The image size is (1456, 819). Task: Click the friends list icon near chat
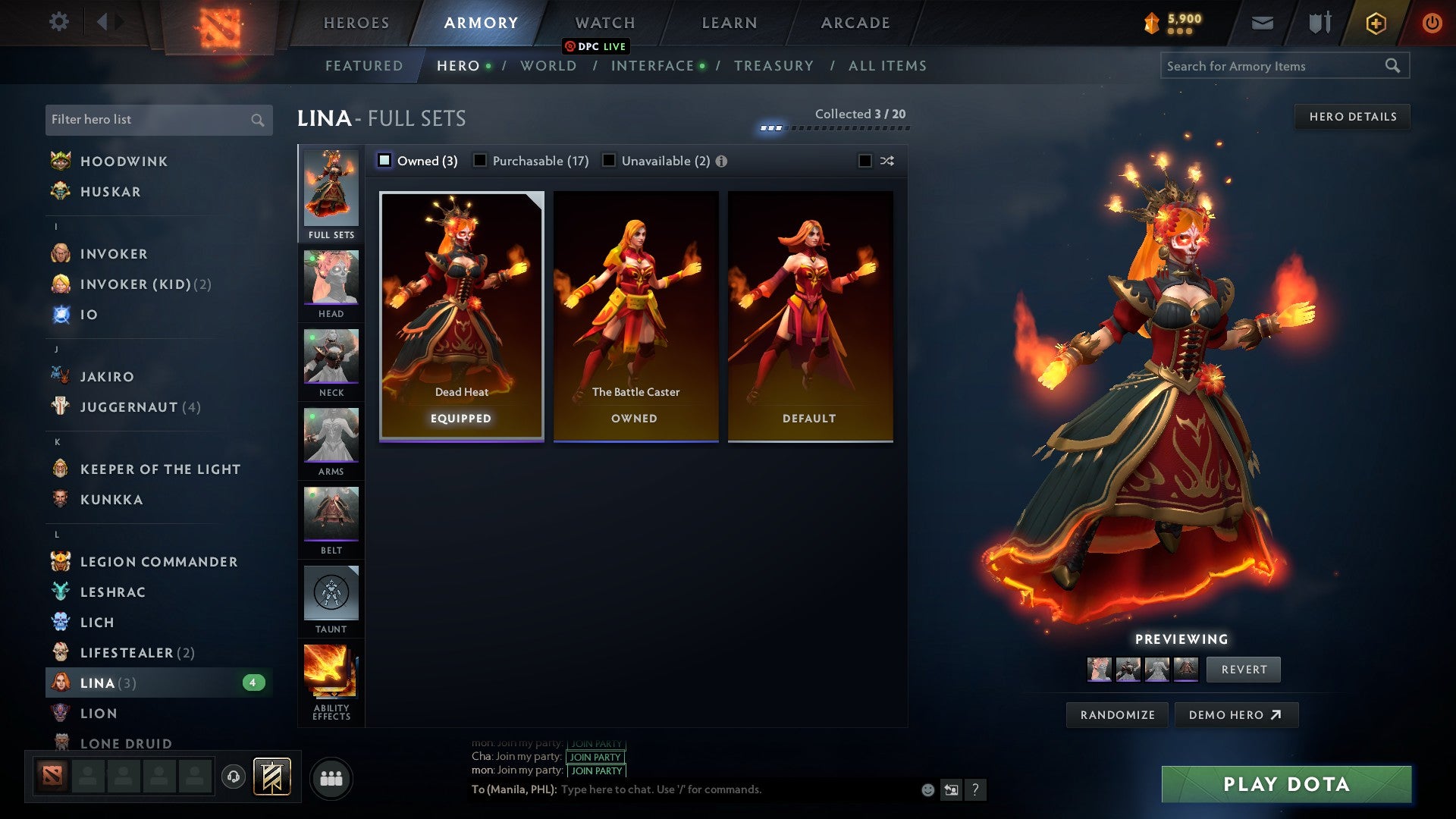(331, 777)
